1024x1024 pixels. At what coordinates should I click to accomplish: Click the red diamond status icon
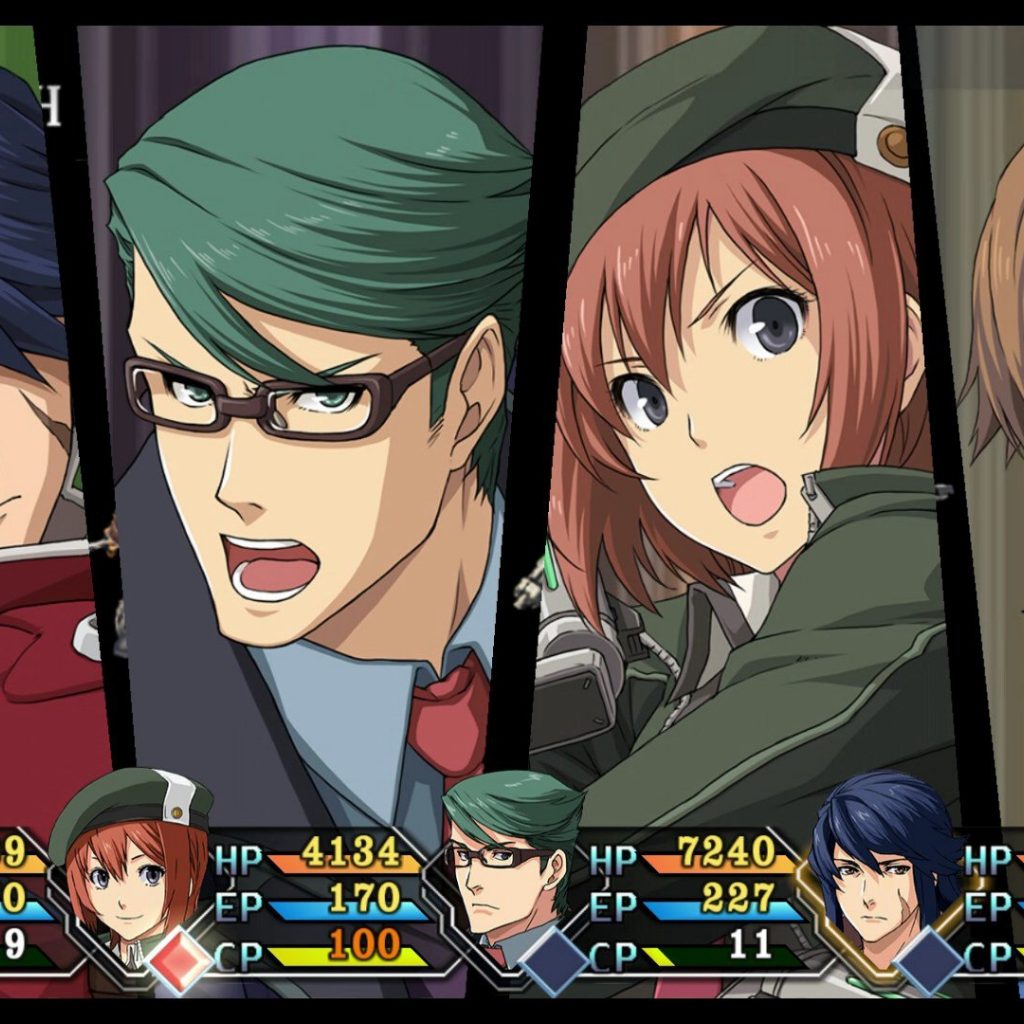tap(181, 957)
